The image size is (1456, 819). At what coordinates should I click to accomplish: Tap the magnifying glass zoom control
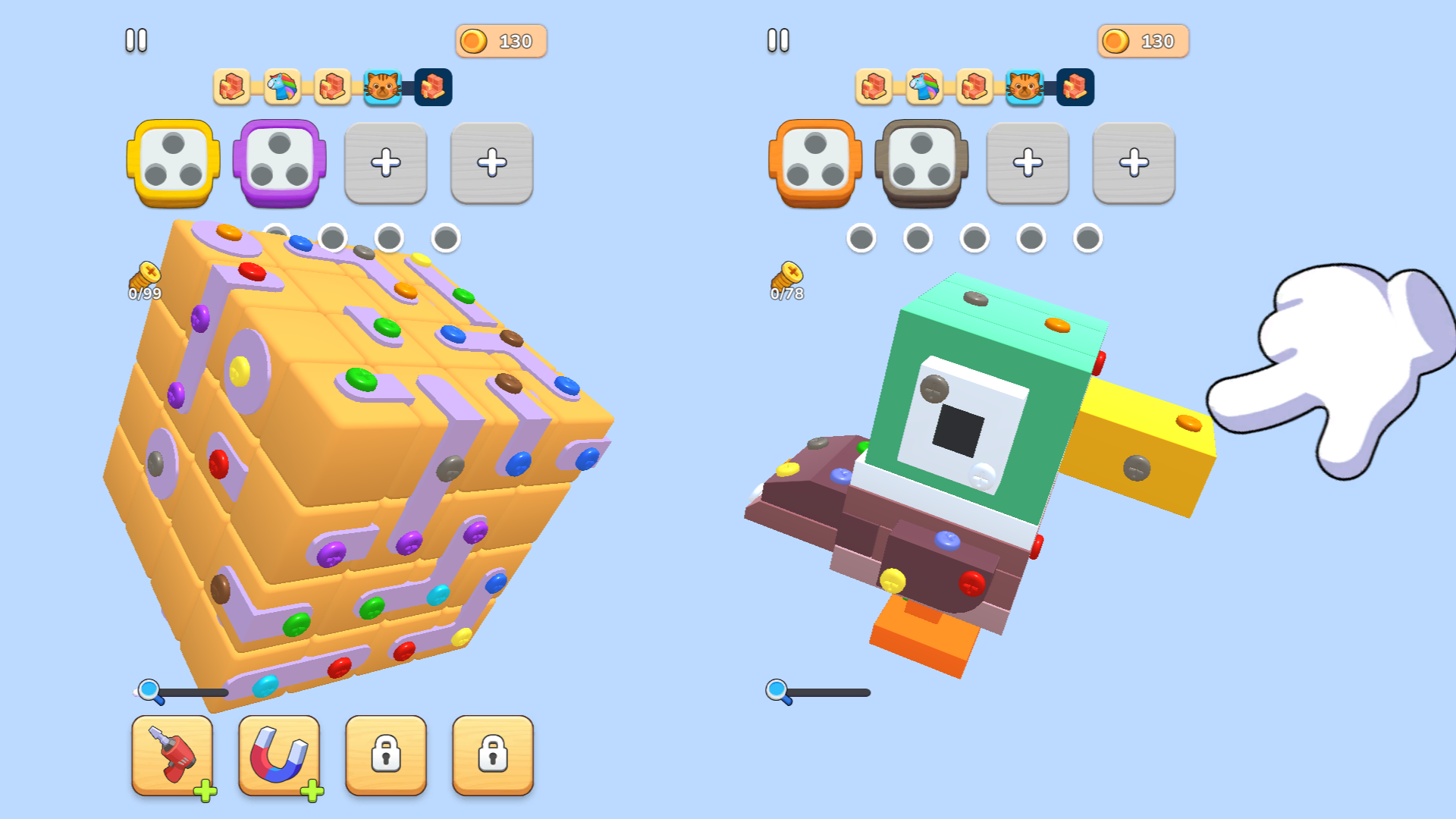coord(149,689)
